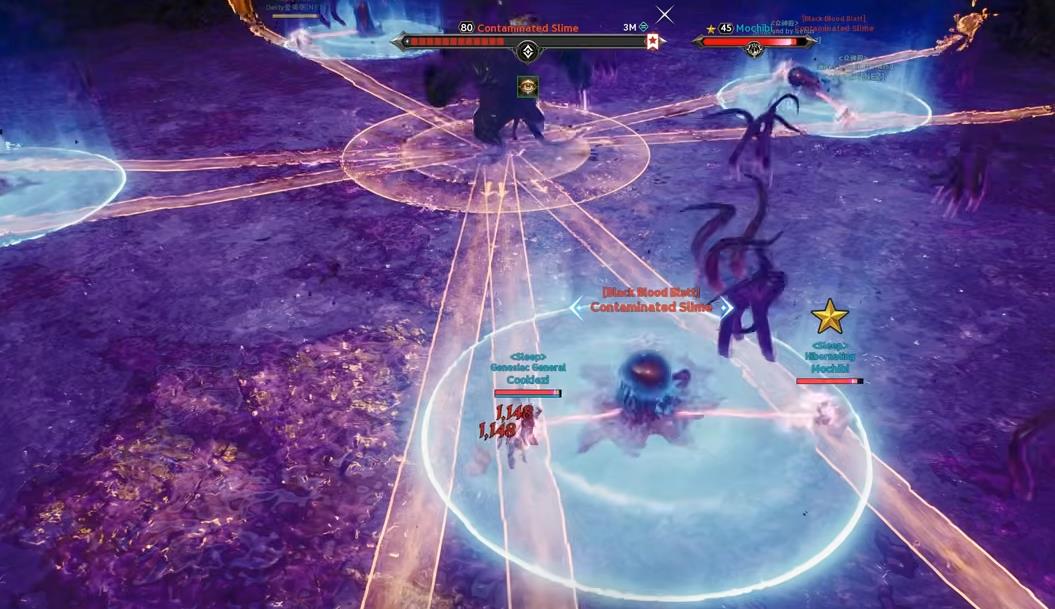This screenshot has width=1055, height=609.
Task: Select the level 80 Contaminated Slime boss frame
Action: tap(527, 41)
